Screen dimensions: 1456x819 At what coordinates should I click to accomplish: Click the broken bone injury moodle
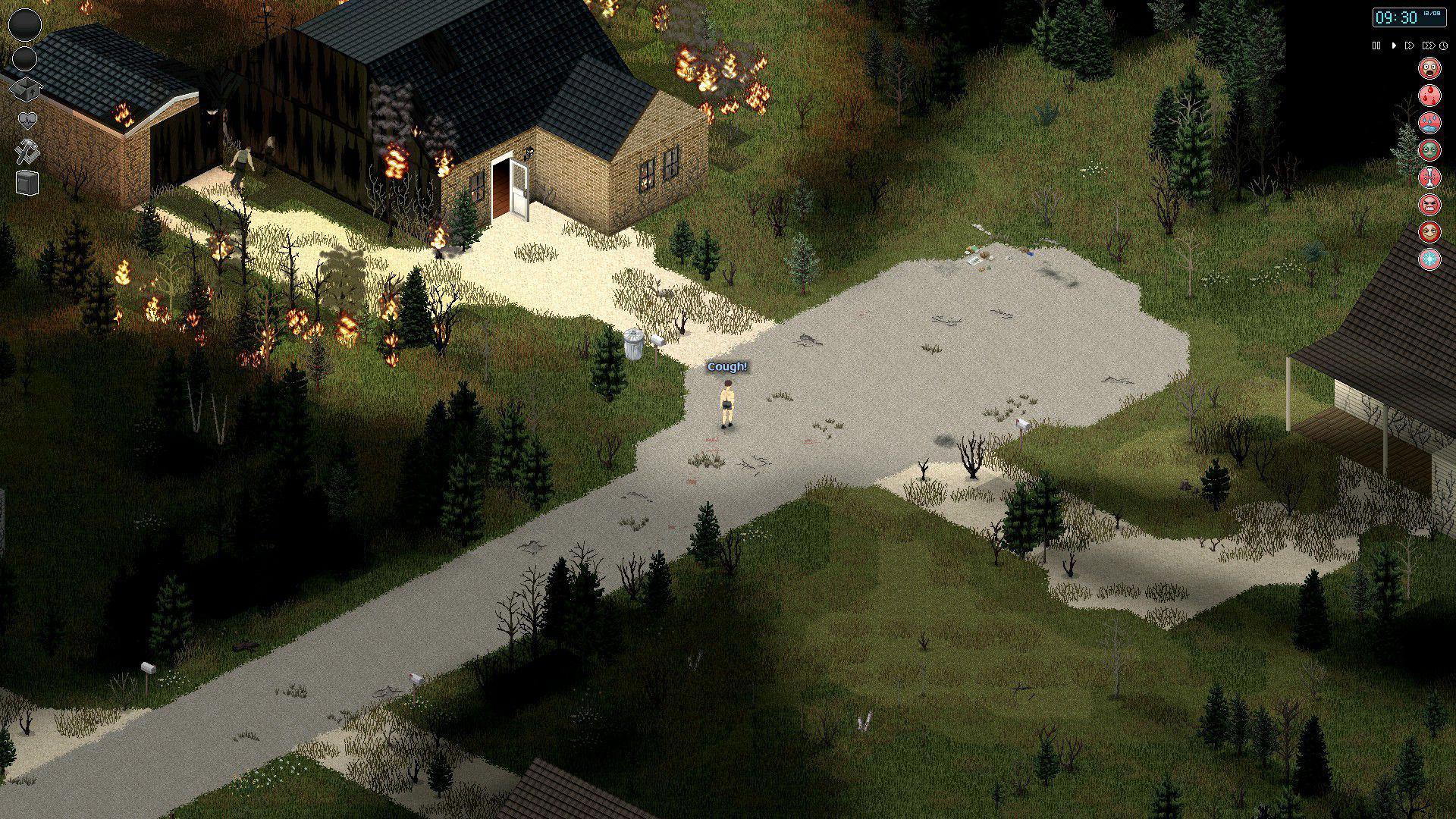(1429, 176)
